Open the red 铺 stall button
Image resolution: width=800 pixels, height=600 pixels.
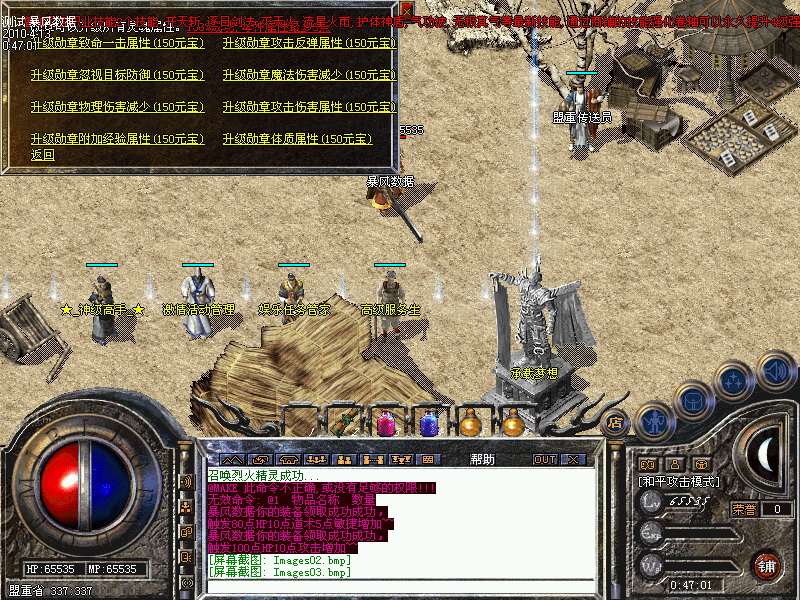pyautogui.click(x=766, y=566)
